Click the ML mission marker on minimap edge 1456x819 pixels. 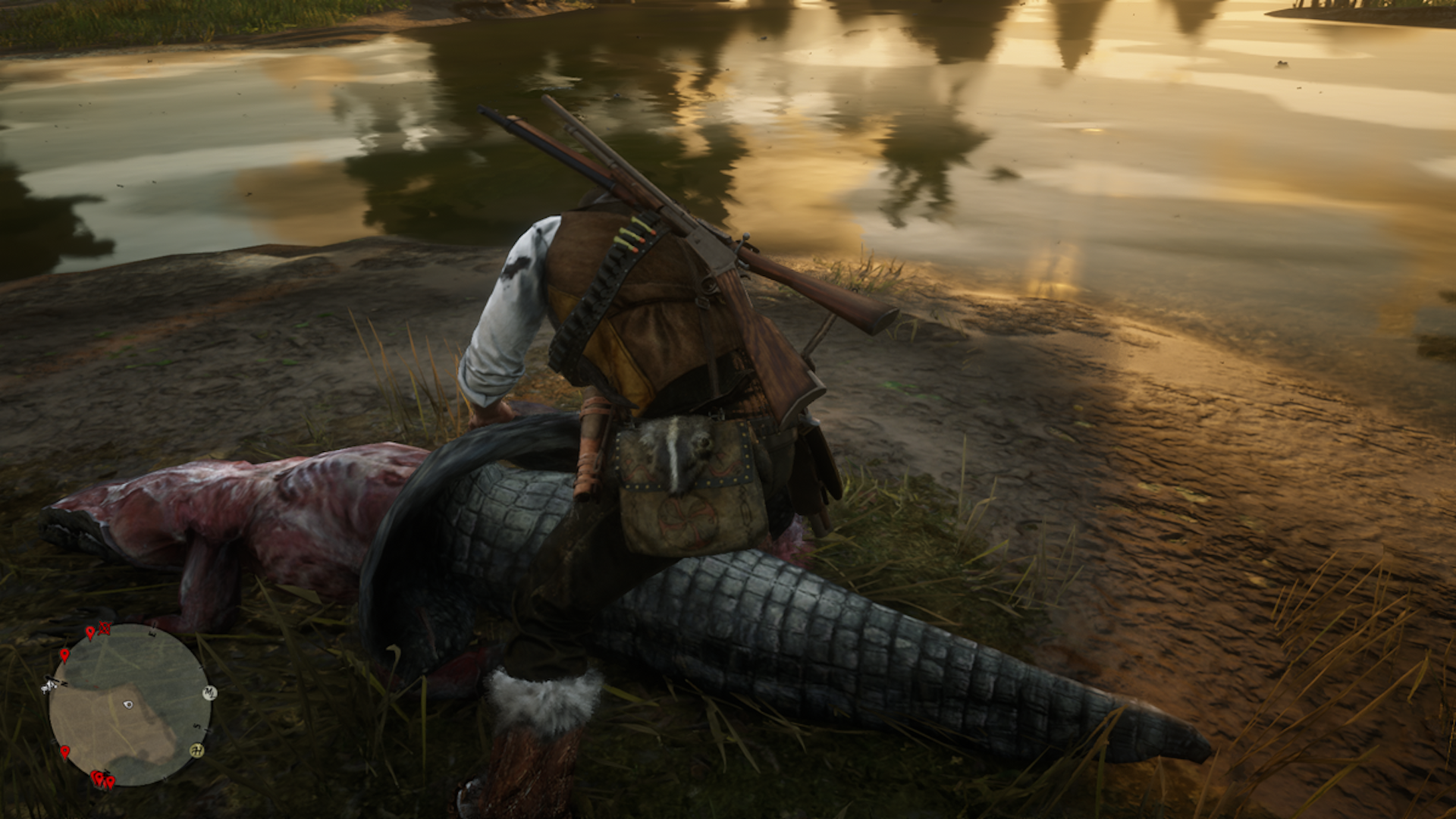coord(210,692)
